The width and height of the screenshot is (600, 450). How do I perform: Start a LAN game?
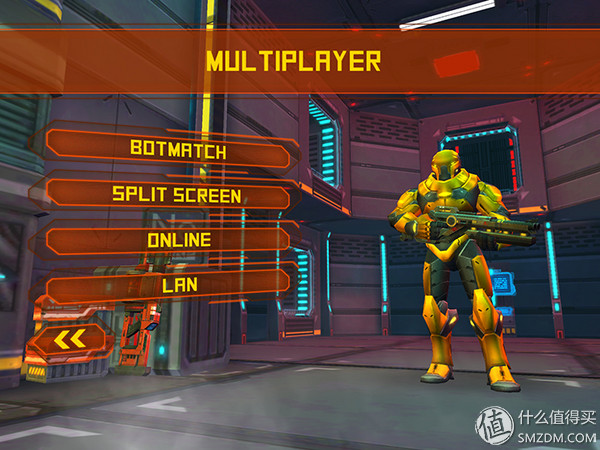coord(178,285)
